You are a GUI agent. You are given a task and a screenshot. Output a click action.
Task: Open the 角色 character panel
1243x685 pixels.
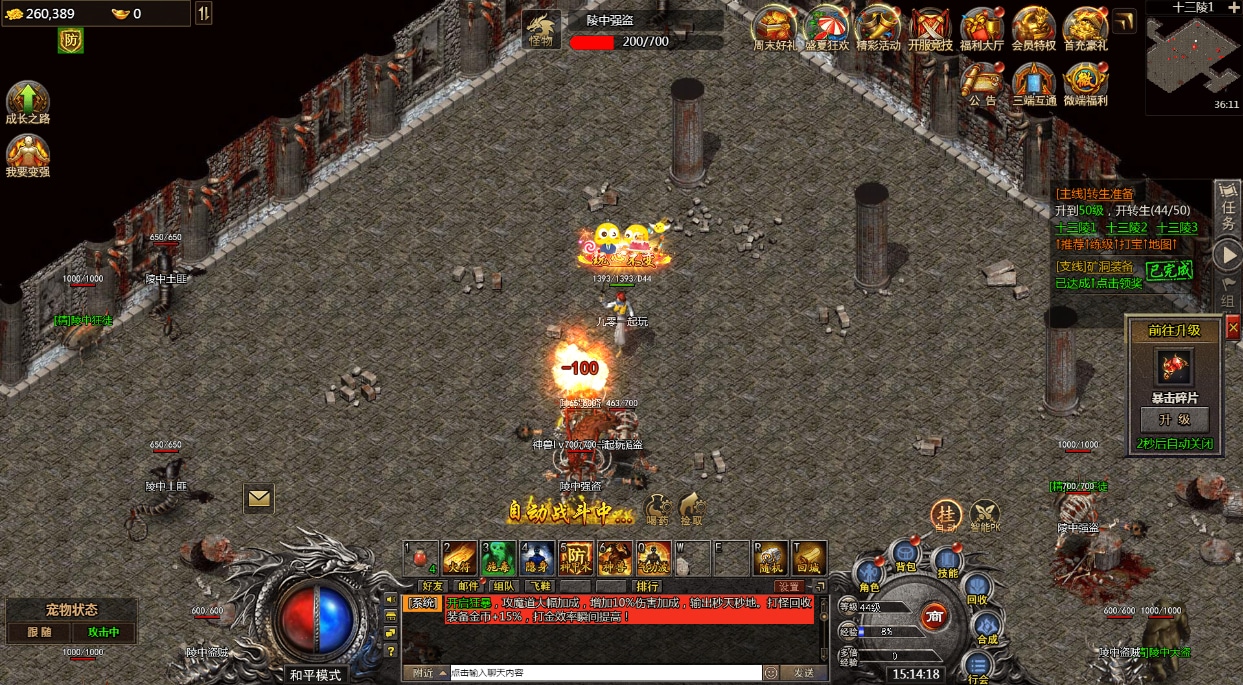click(x=869, y=577)
